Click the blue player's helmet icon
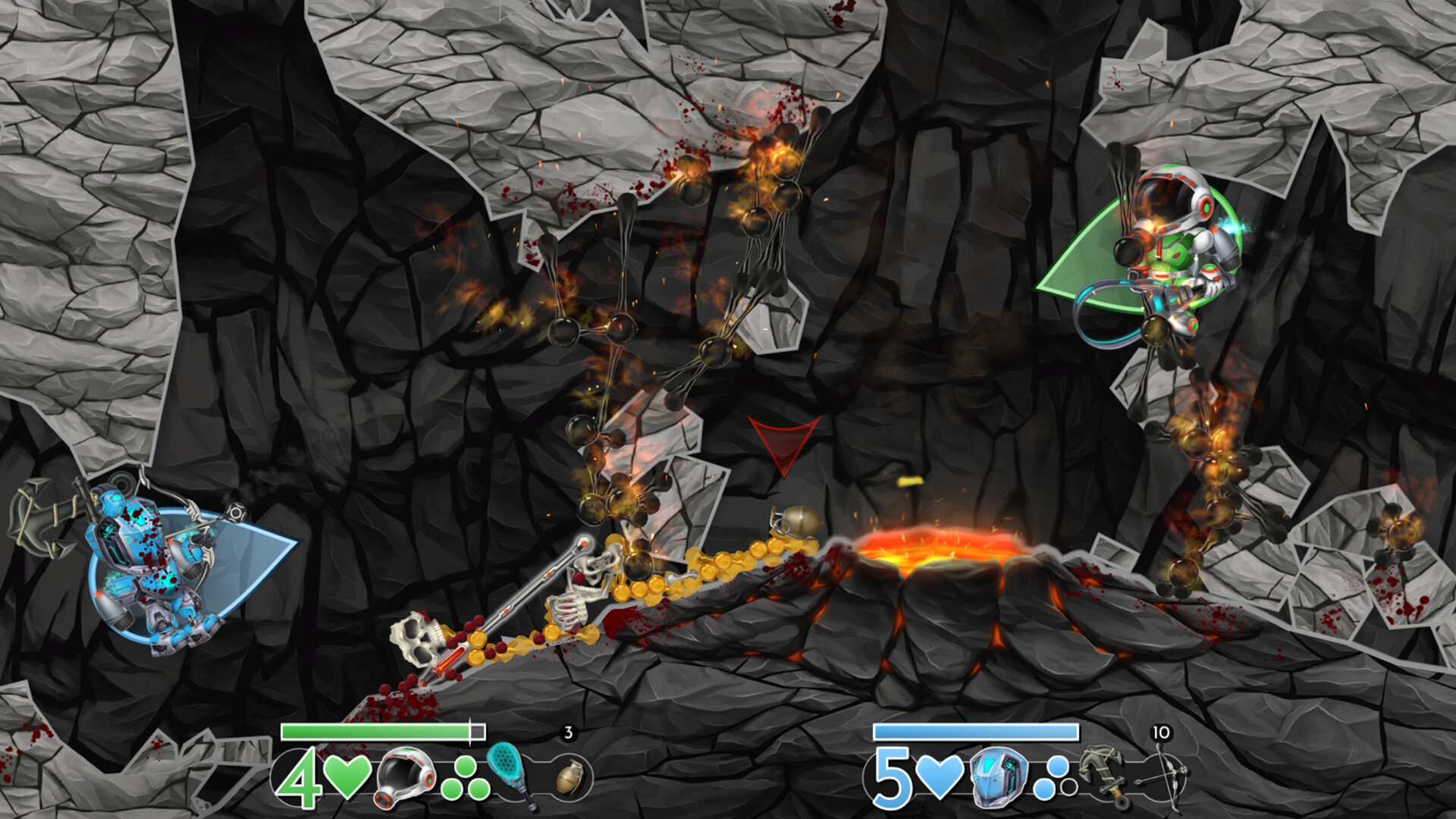 (998, 778)
